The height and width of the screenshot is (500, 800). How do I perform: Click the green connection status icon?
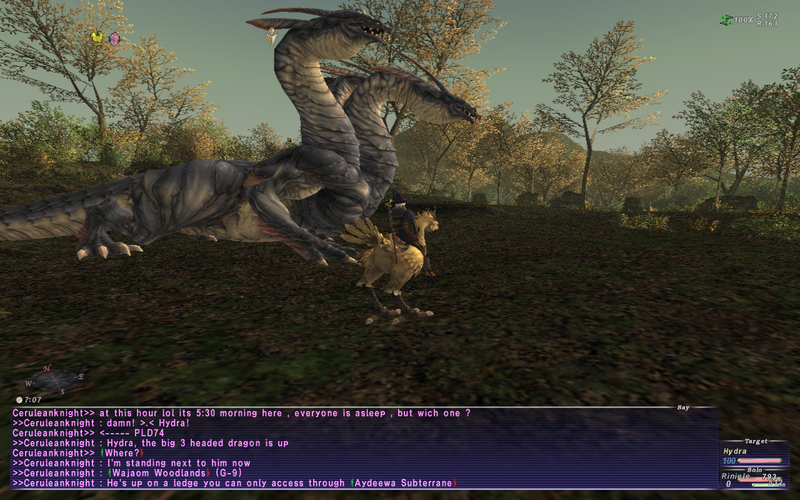point(726,20)
